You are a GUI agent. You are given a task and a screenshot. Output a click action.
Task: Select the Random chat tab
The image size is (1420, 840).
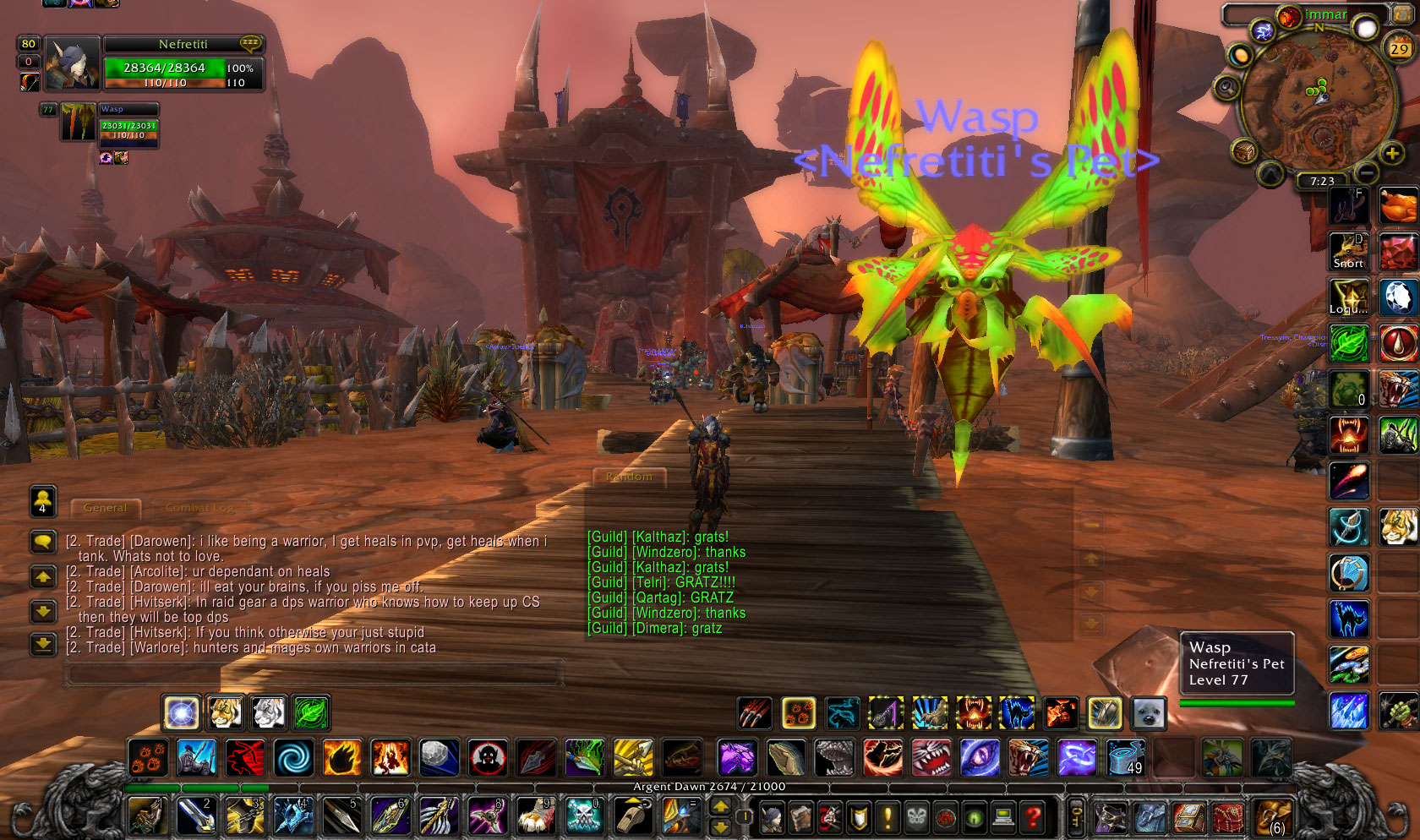coord(630,477)
